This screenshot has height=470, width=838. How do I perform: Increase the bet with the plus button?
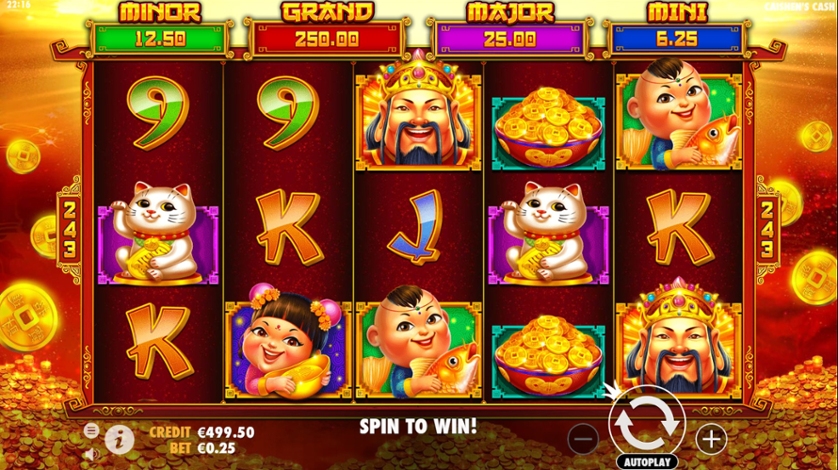(x=711, y=437)
